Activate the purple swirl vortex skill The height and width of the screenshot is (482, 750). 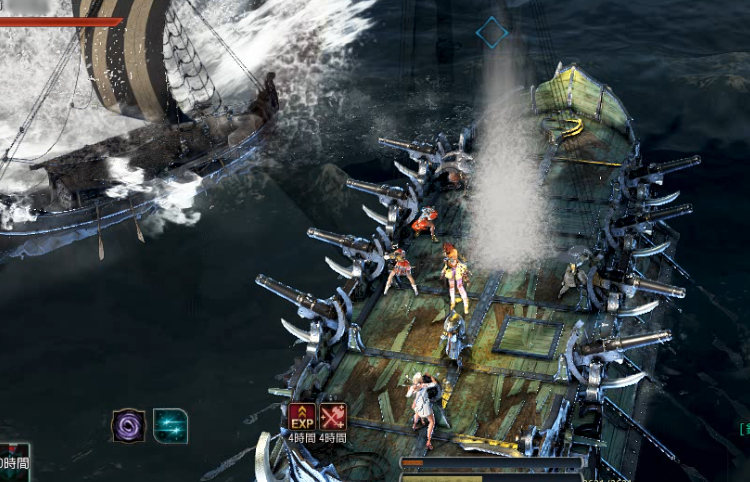click(128, 426)
